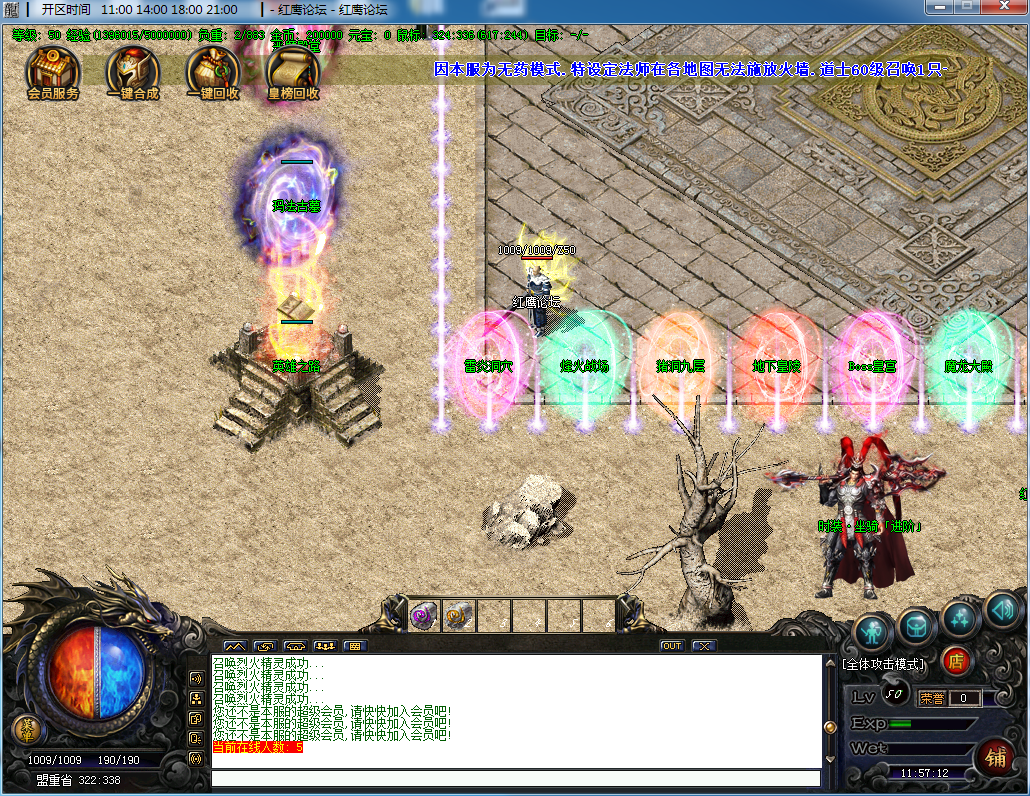Select the purple swirl stone hotbar slot

tap(423, 615)
